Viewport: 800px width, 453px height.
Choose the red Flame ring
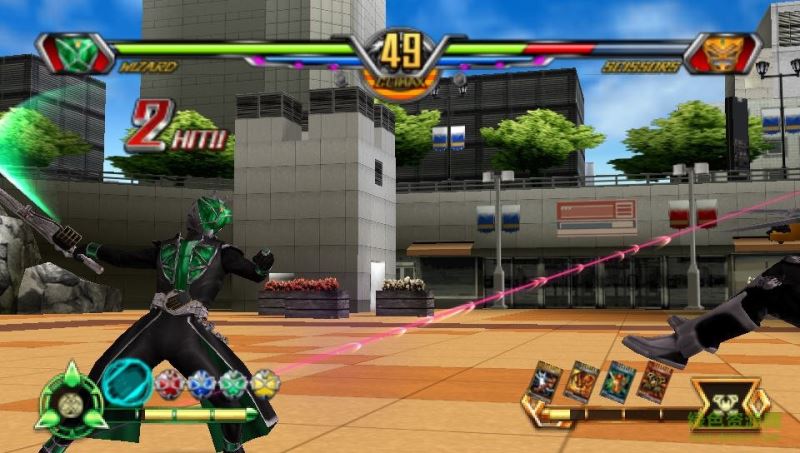pos(169,383)
